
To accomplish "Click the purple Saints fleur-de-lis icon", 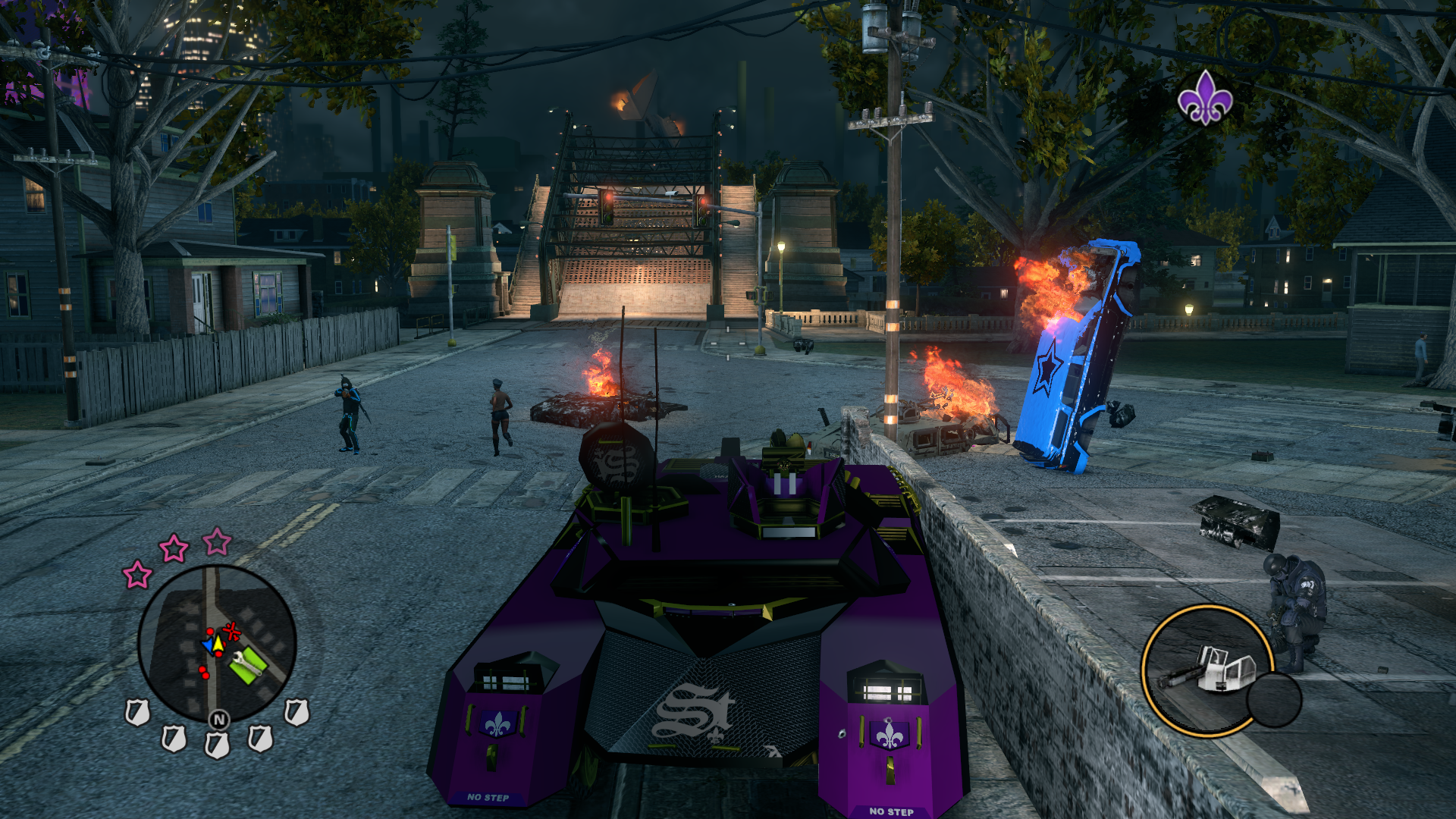I will click(x=1204, y=99).
